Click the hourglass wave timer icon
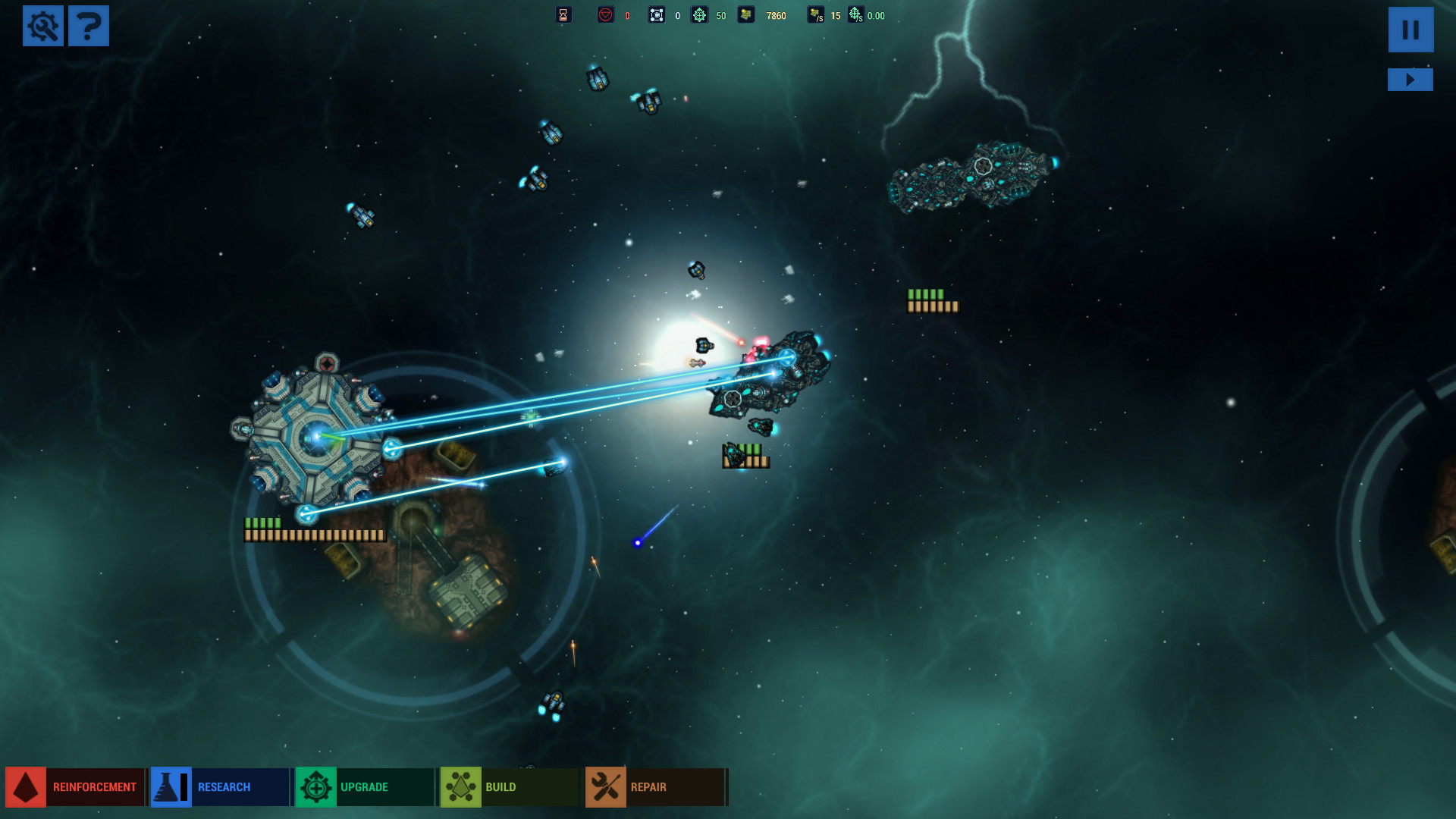This screenshot has height=819, width=1456. click(563, 14)
